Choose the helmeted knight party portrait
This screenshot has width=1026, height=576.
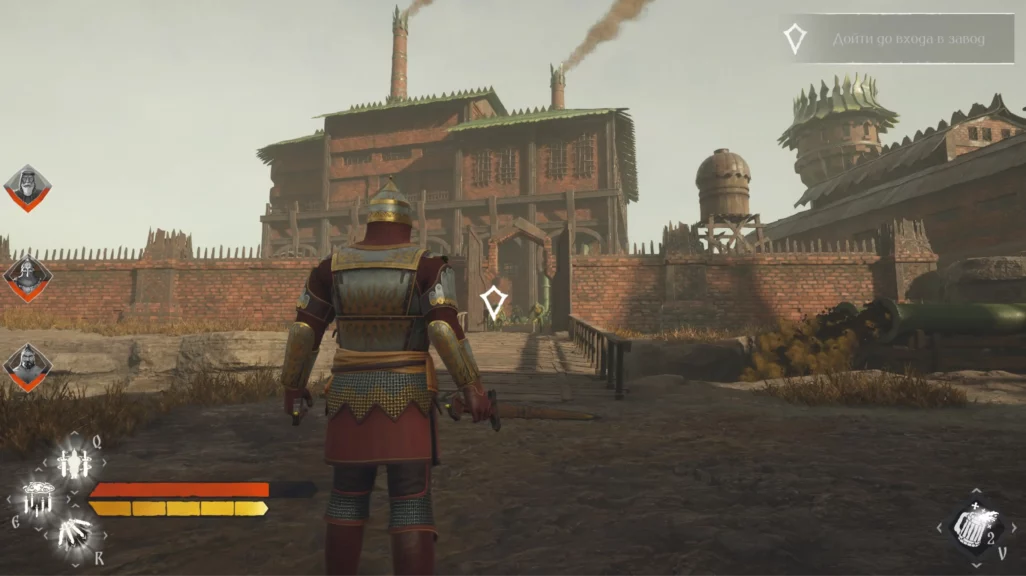27,278
